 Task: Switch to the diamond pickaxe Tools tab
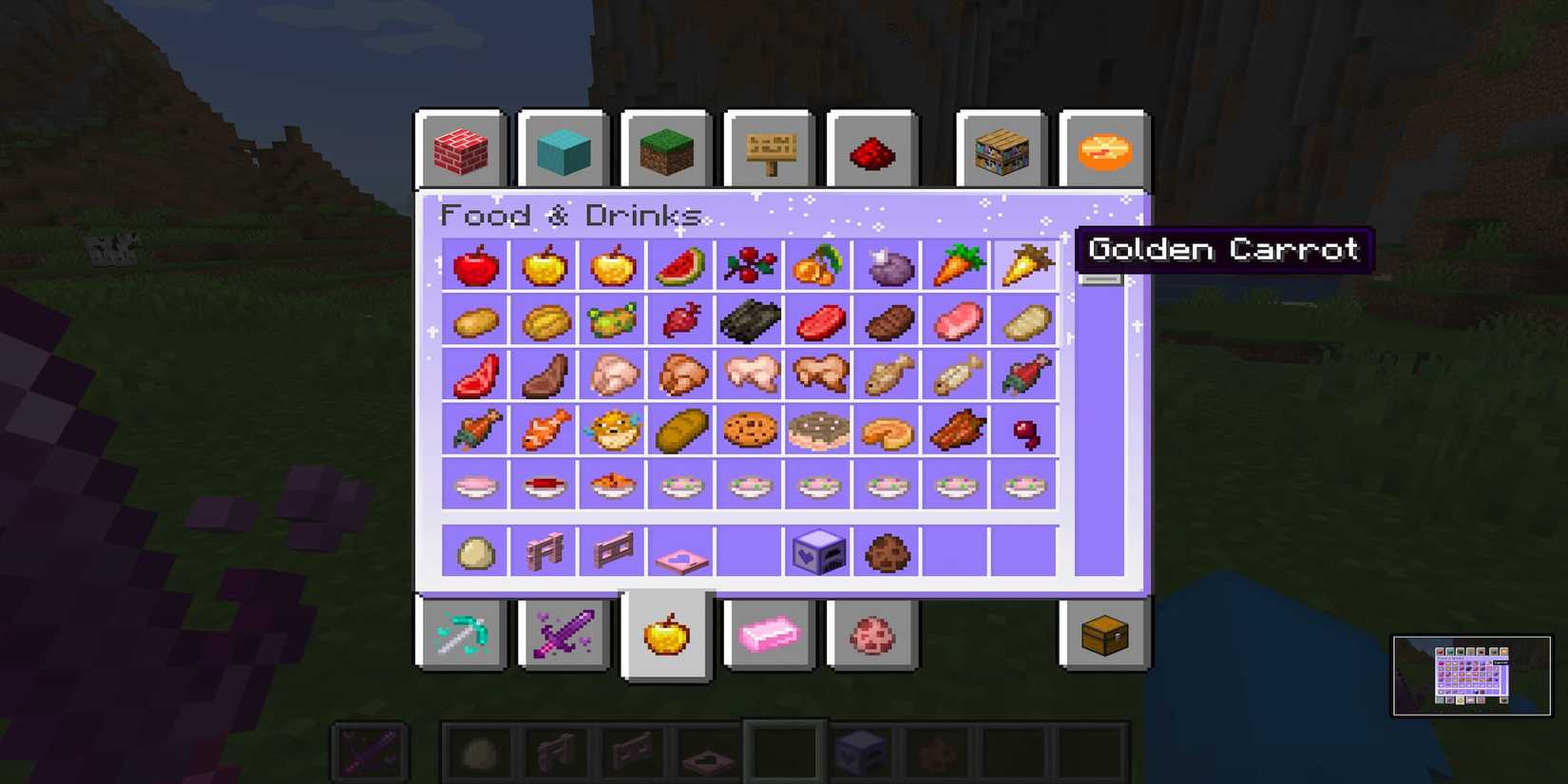pos(462,635)
